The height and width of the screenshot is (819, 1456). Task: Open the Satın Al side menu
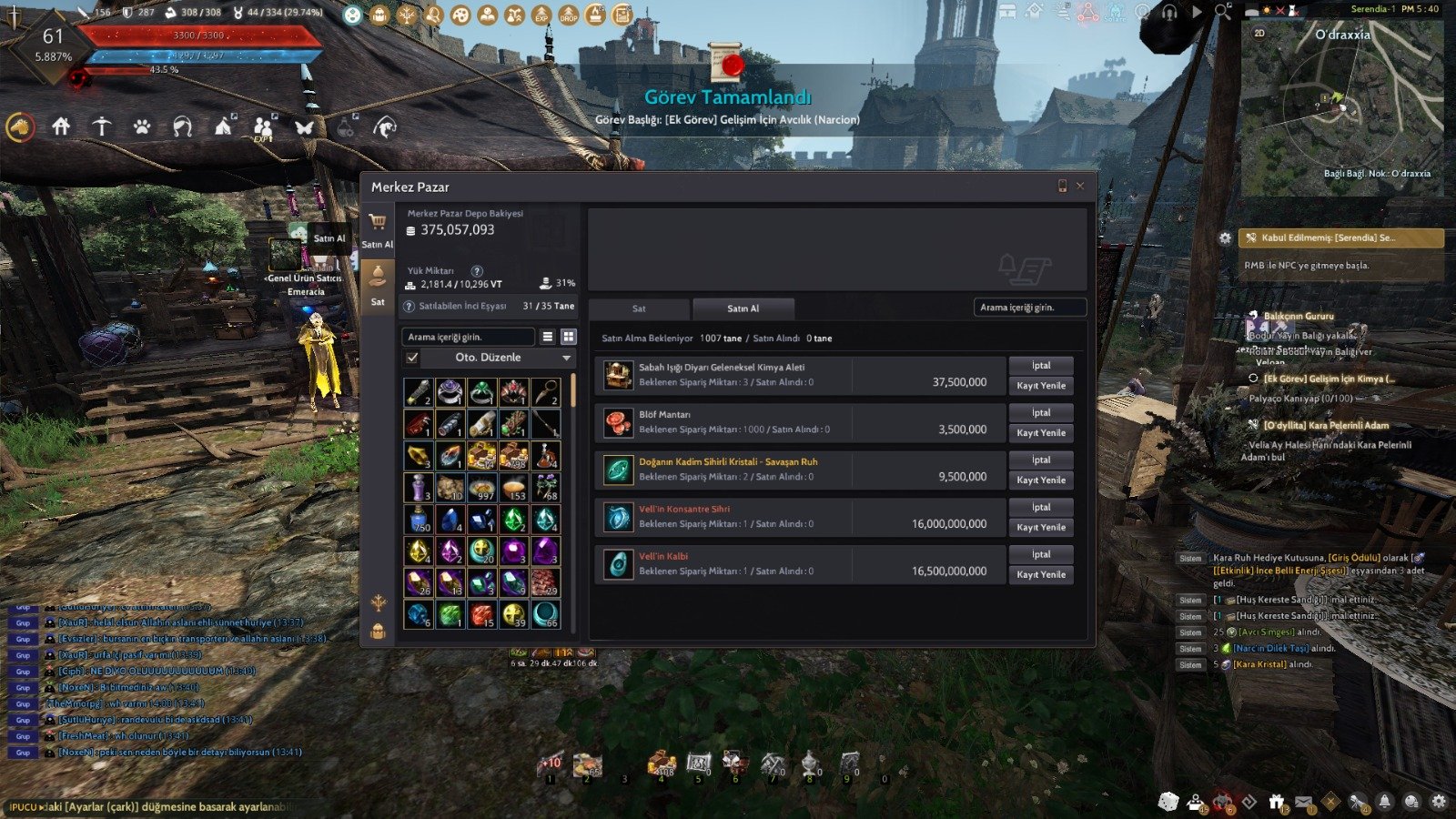click(378, 229)
